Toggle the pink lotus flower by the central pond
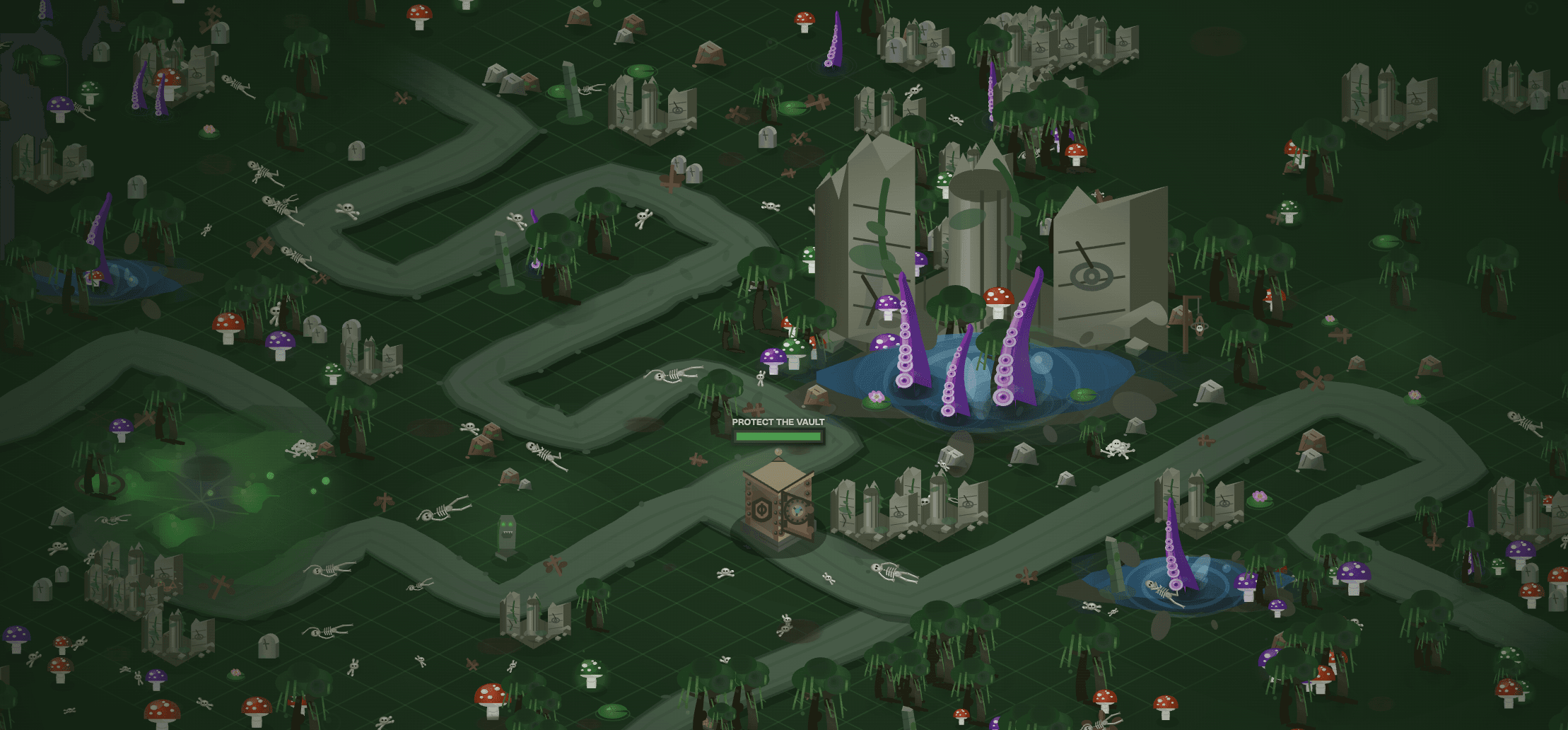The width and height of the screenshot is (1568, 730). (877, 396)
